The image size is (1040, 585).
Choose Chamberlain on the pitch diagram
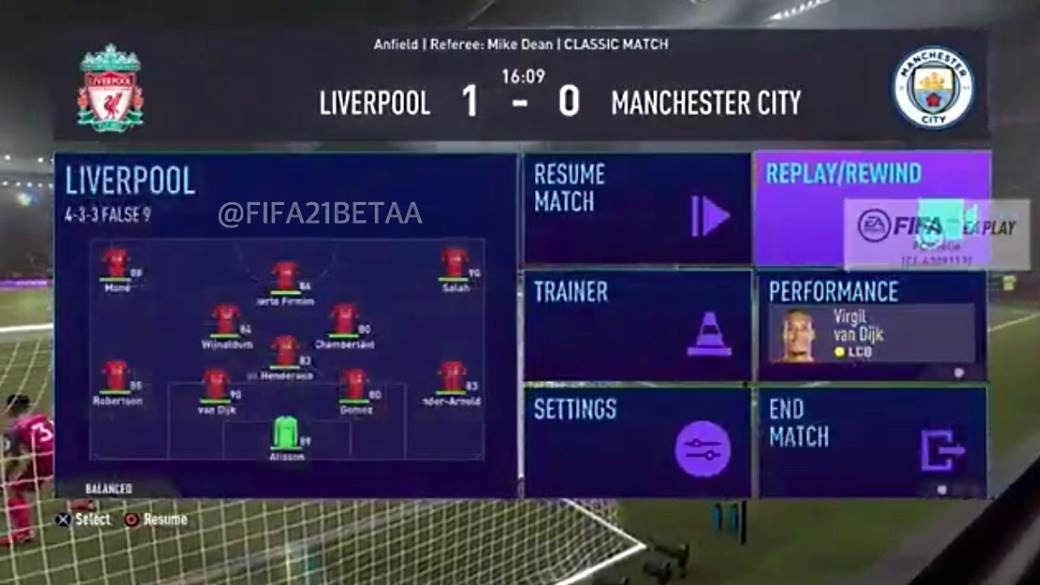click(x=344, y=319)
